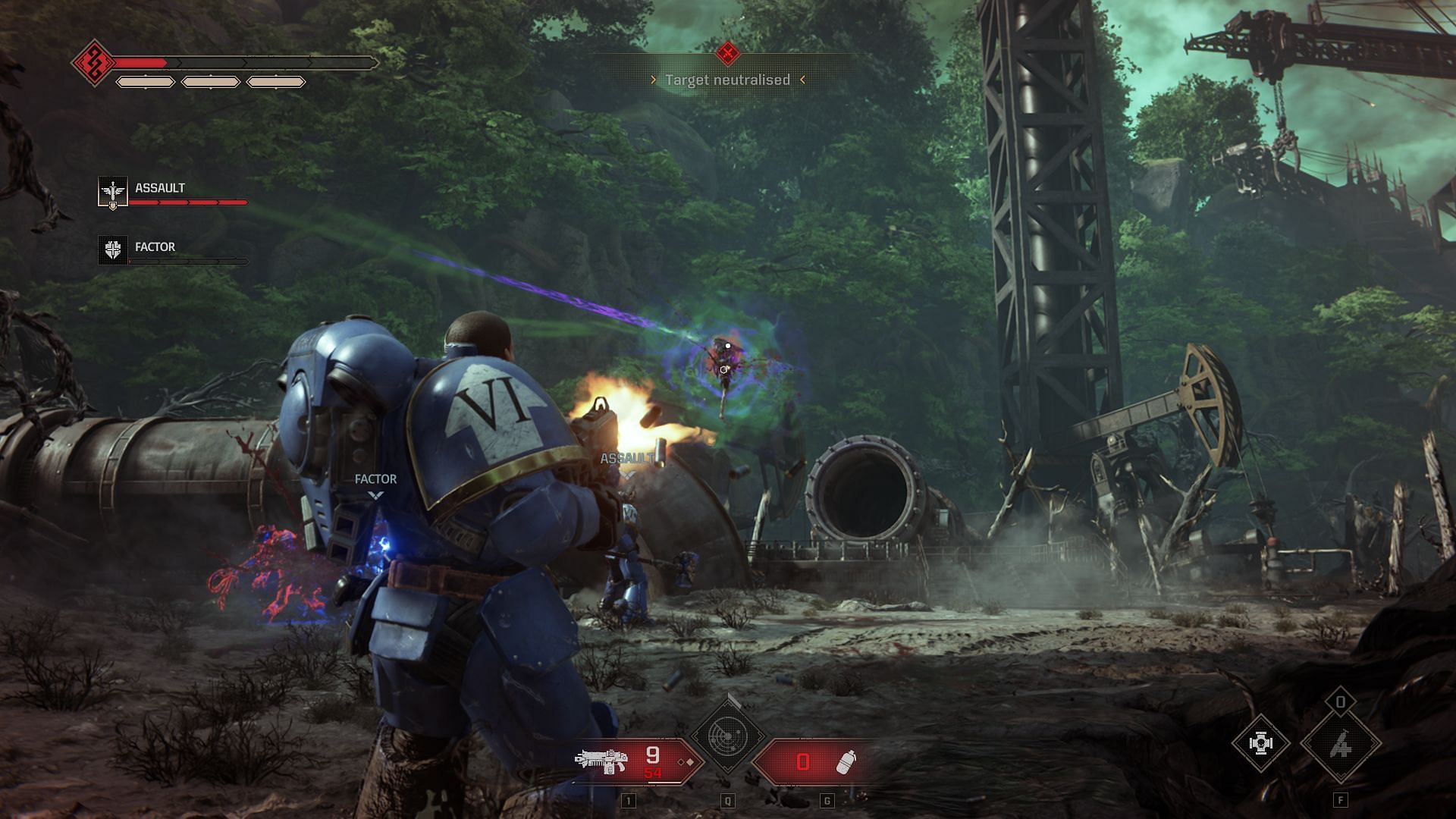Click the crosshair diamond icon beside the ability
The height and width of the screenshot is (819, 1456).
click(x=1260, y=744)
